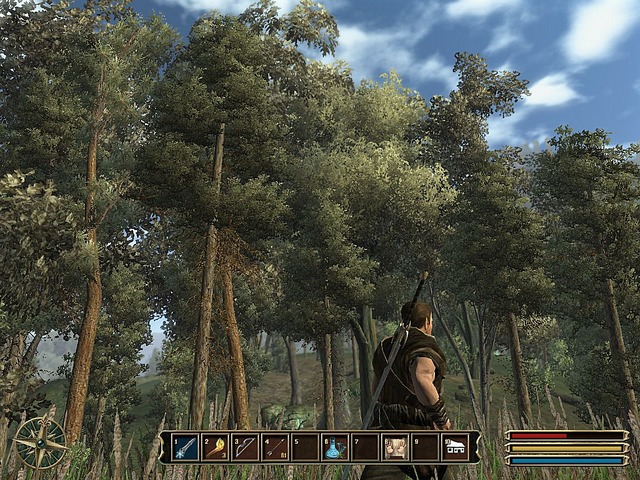Choose the bow in hotbar slot 3
Image resolution: width=640 pixels, height=480 pixels.
(245, 447)
